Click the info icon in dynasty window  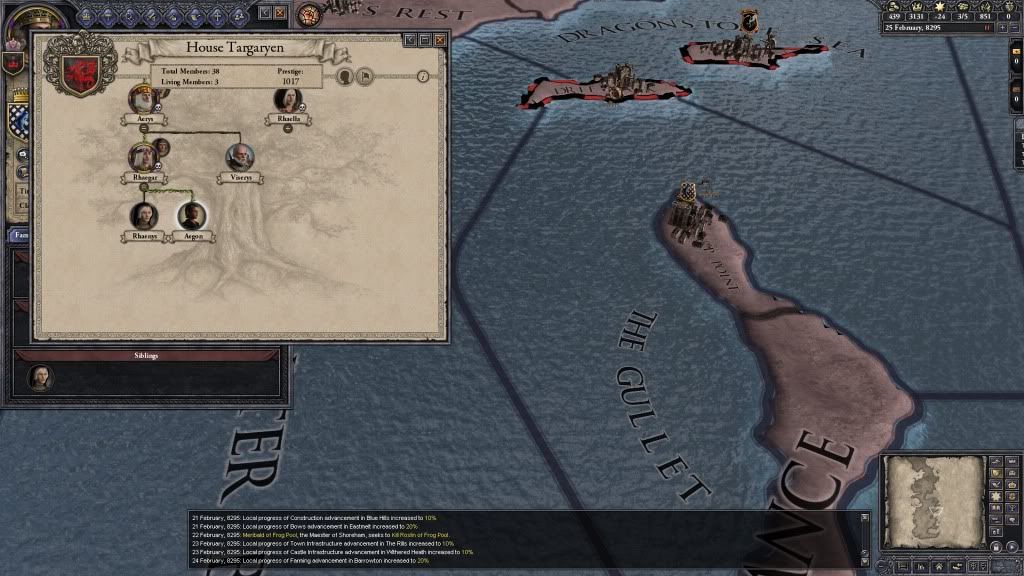coord(423,75)
